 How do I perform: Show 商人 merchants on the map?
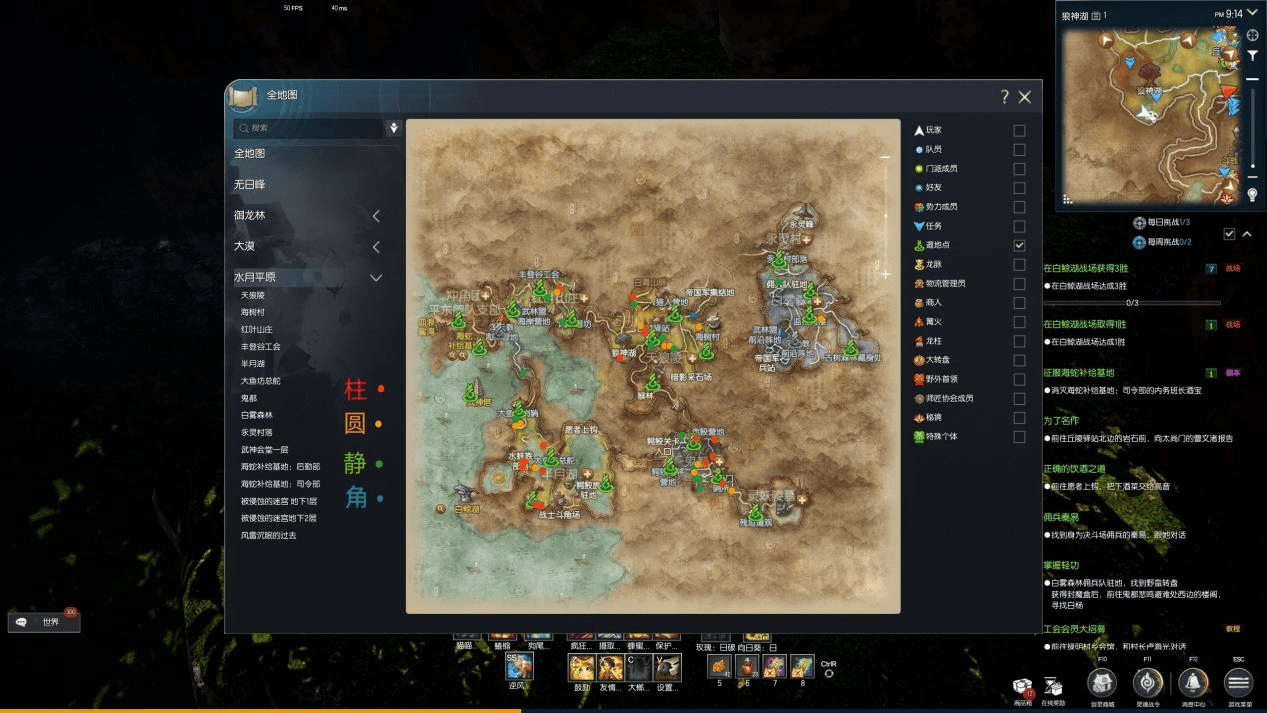pos(1019,303)
